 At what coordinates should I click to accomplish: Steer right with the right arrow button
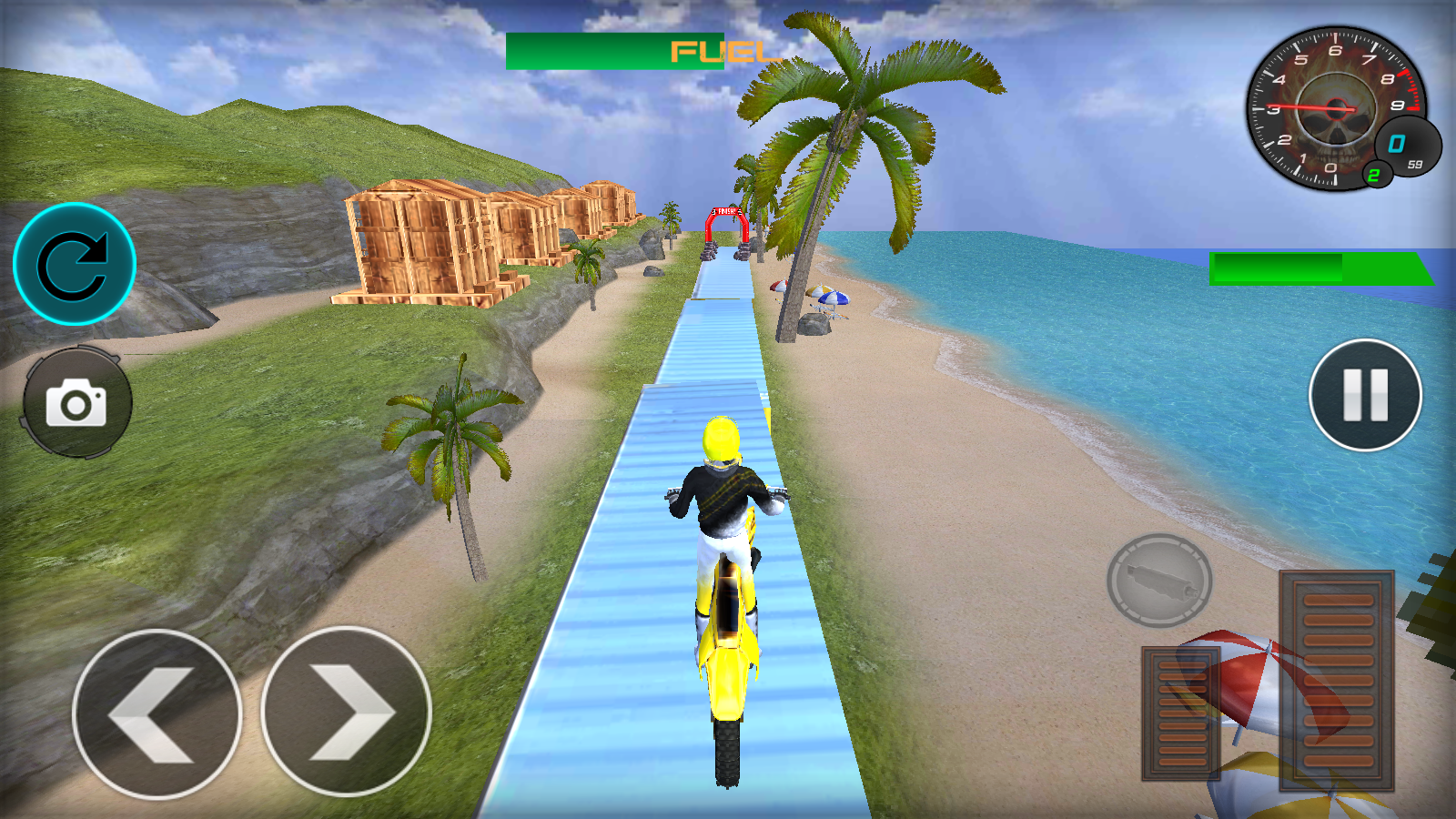pyautogui.click(x=346, y=713)
